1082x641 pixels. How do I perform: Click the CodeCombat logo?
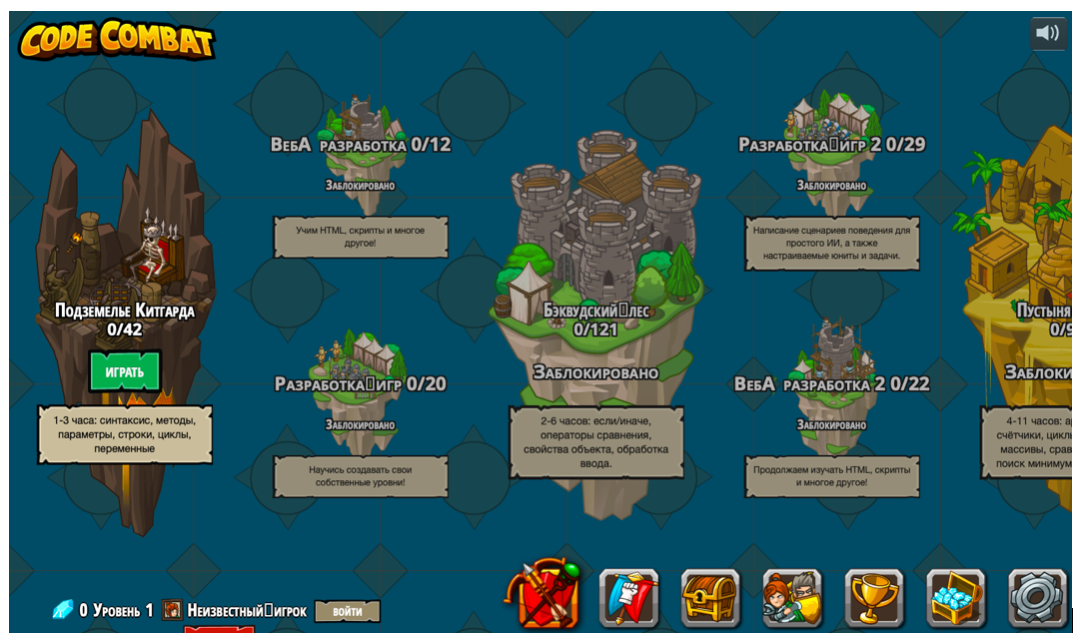coord(117,39)
